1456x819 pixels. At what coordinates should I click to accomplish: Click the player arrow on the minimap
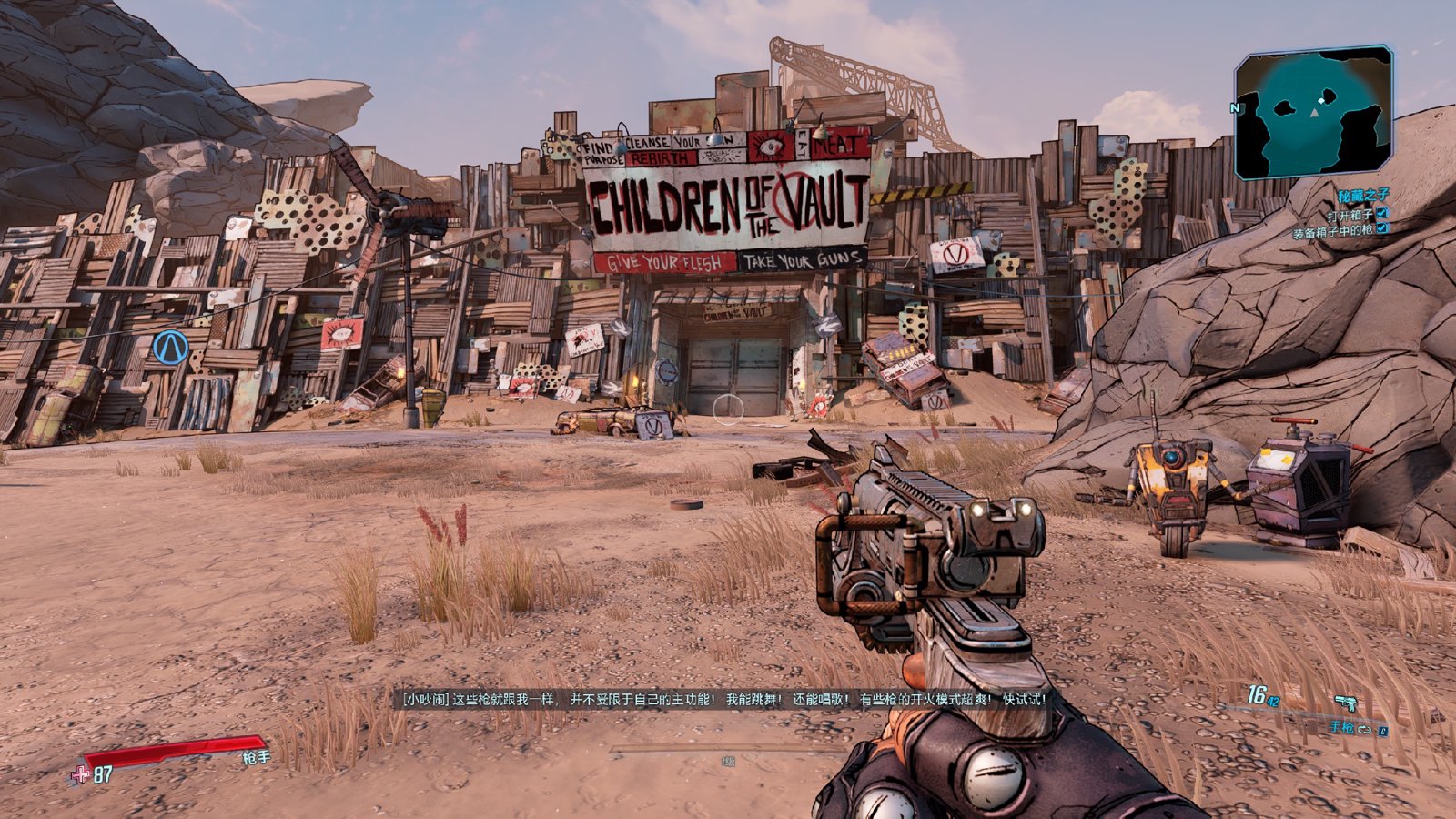[1313, 113]
